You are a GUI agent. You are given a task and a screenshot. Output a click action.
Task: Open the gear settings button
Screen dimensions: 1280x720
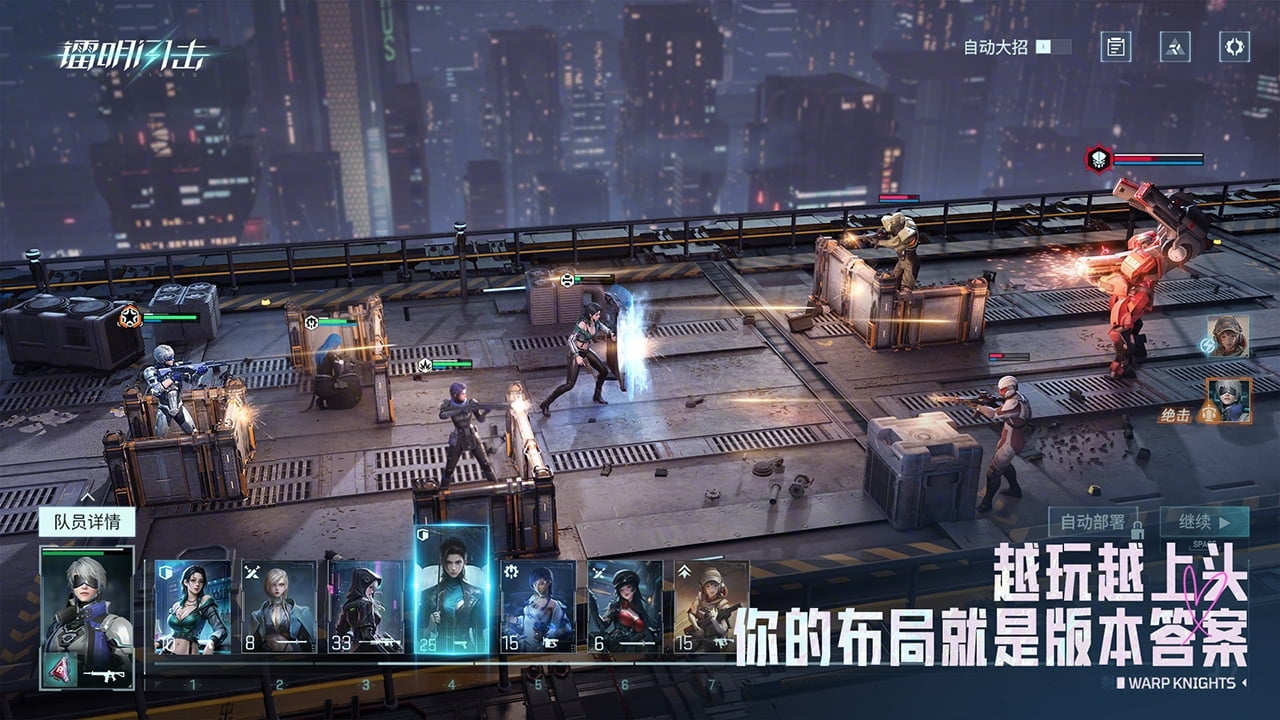(1234, 46)
